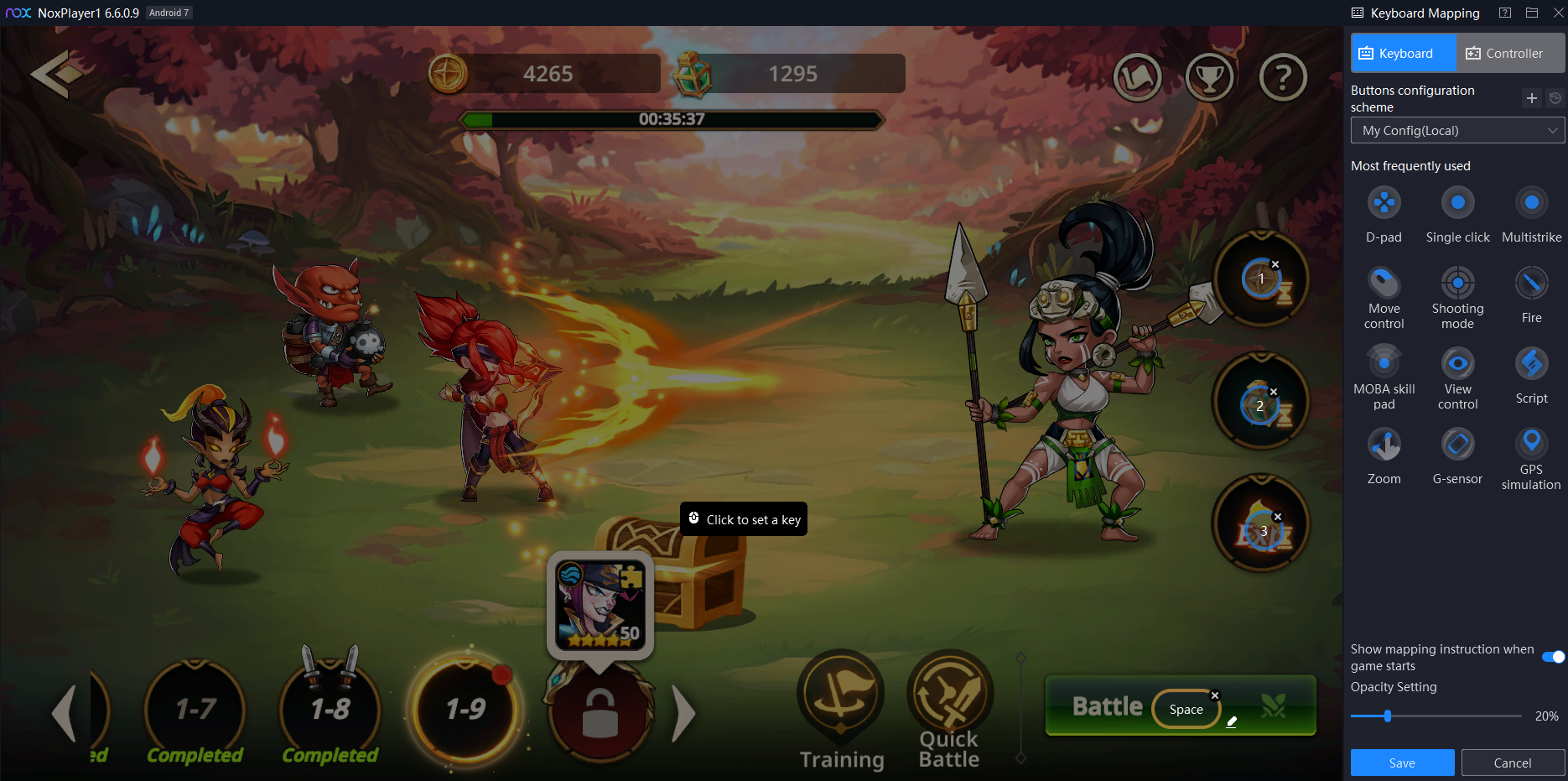This screenshot has height=781, width=1568.
Task: Open the My Config(Local) dropdown
Action: pos(1457,131)
